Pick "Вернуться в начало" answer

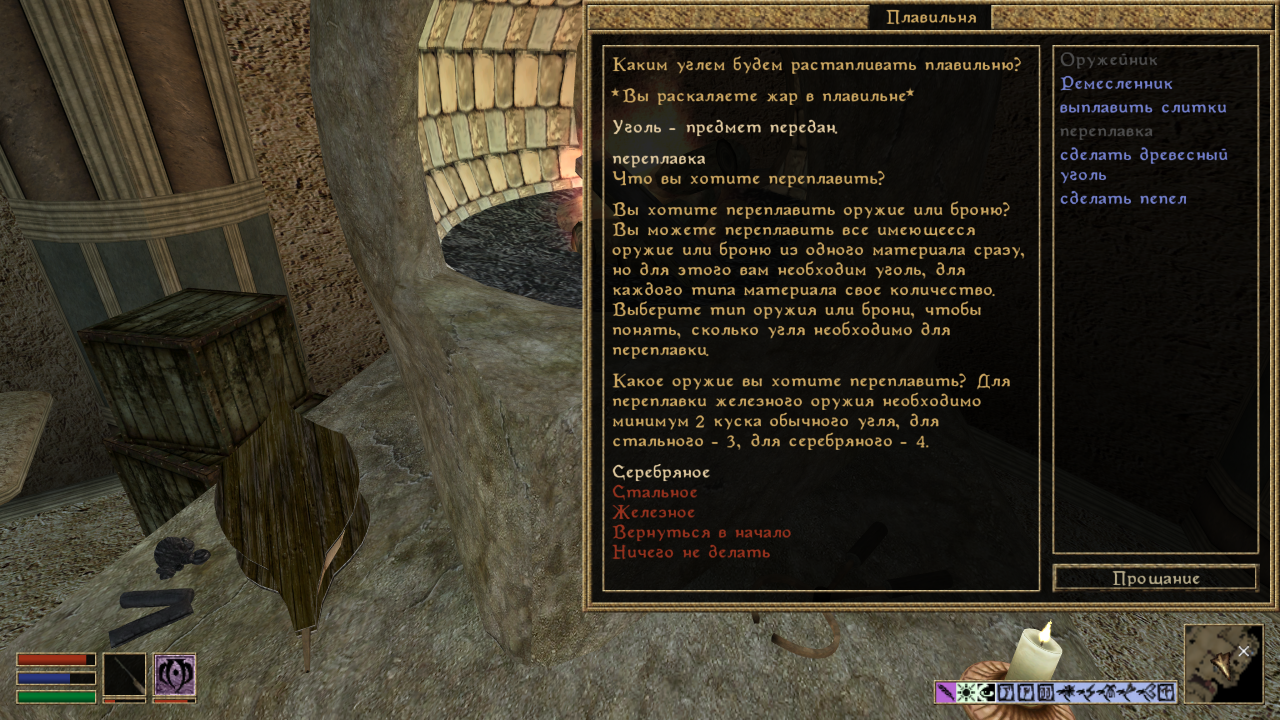coord(701,533)
